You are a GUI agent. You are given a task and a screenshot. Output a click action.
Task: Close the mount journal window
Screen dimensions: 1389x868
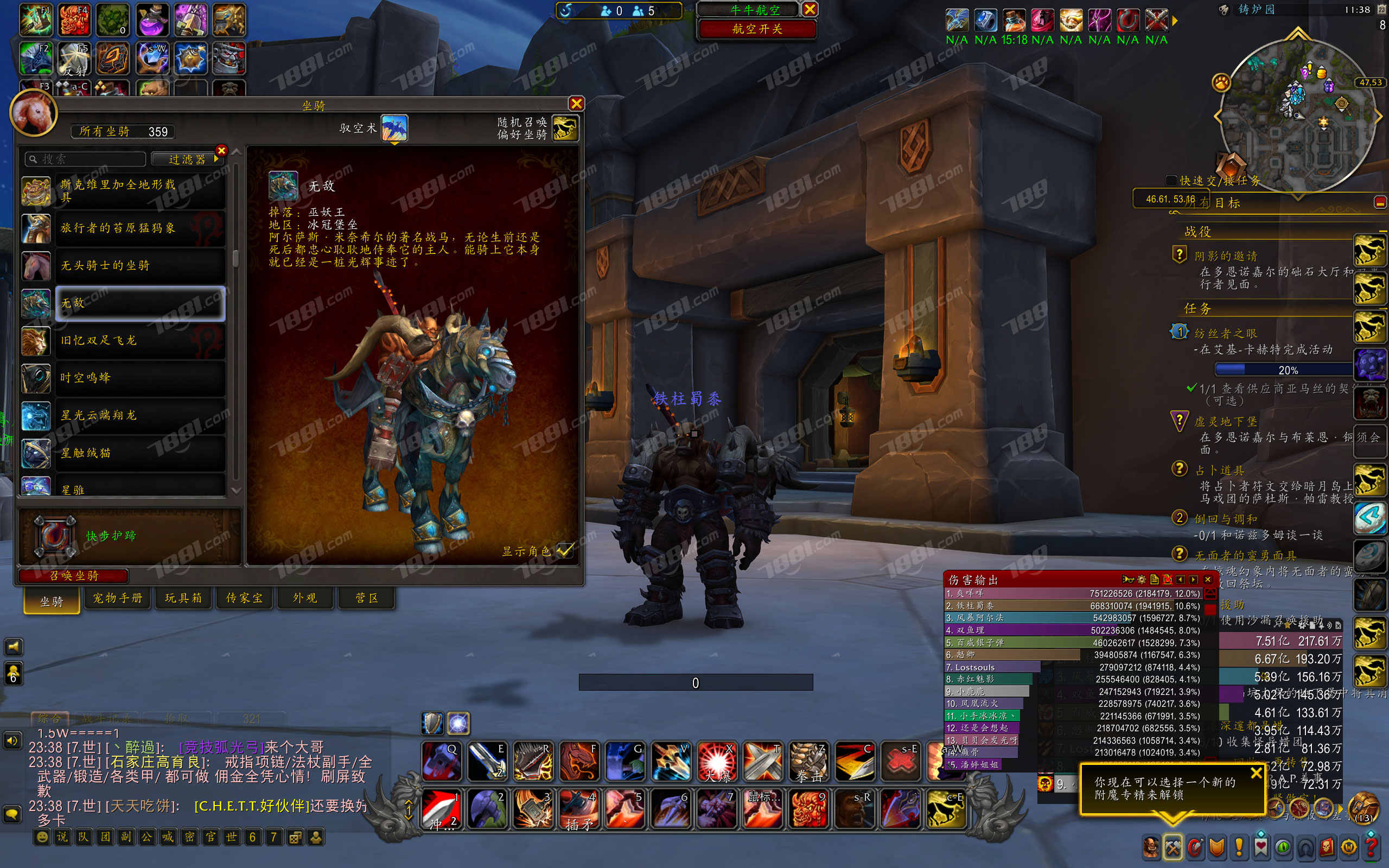click(576, 104)
